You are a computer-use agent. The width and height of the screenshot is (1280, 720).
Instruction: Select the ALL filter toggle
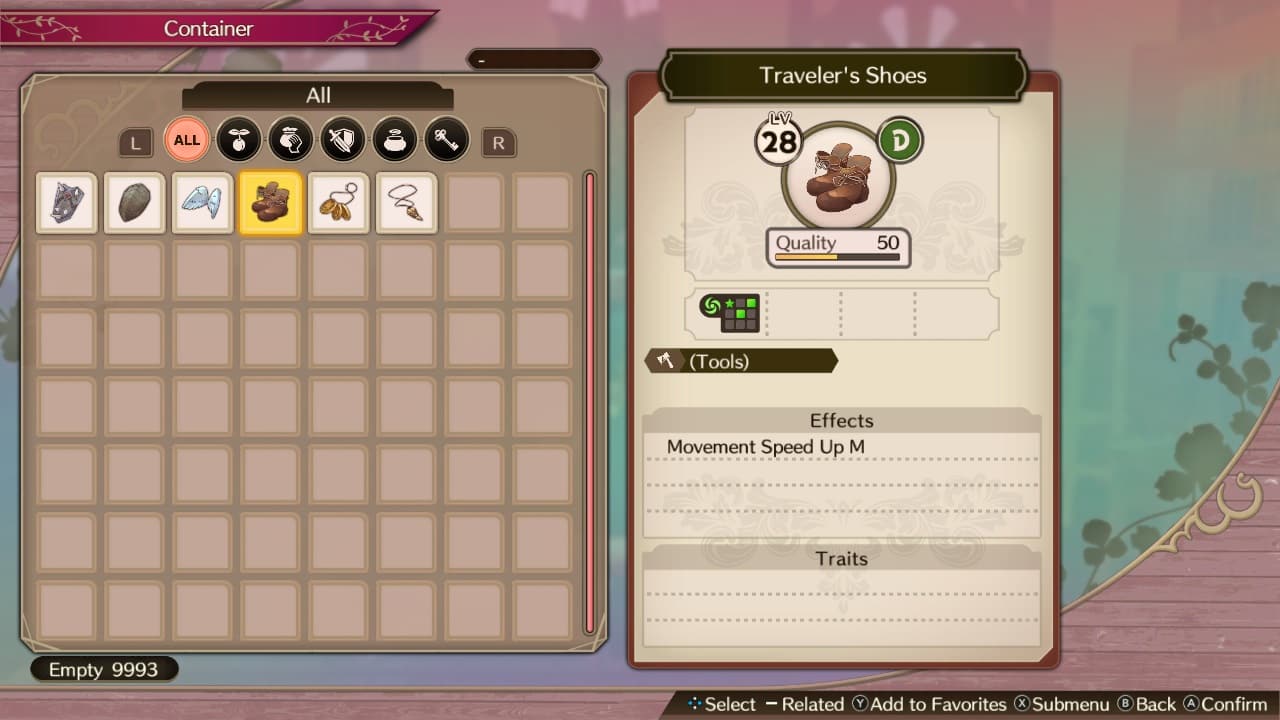point(186,140)
